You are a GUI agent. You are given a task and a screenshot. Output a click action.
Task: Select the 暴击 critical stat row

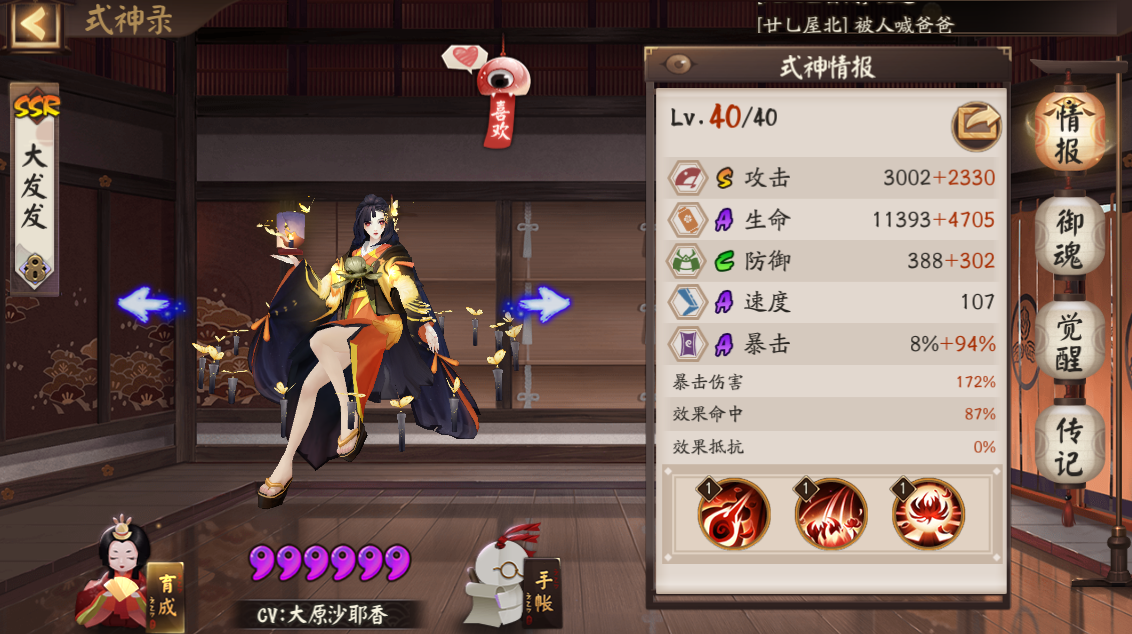tap(832, 344)
